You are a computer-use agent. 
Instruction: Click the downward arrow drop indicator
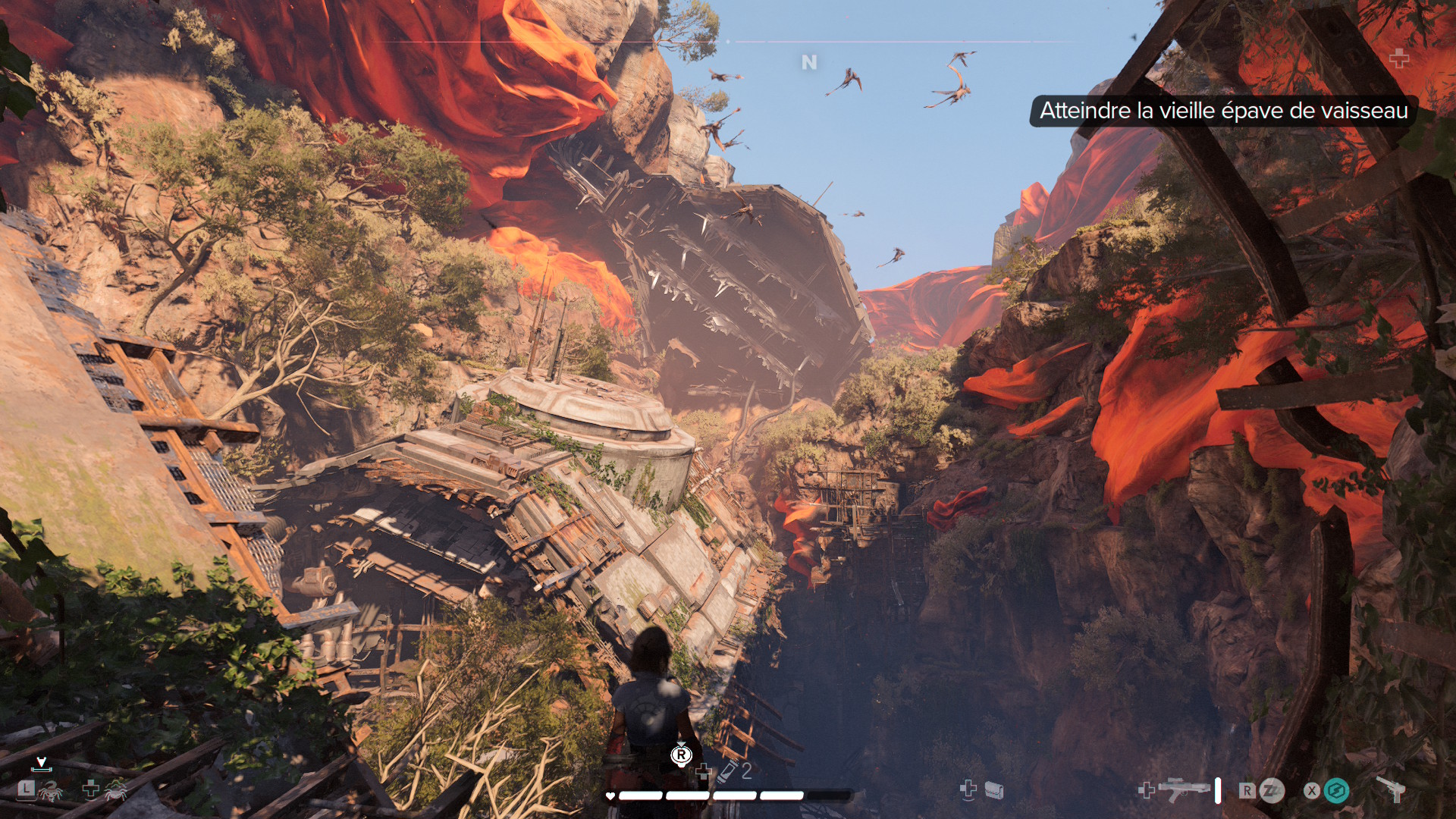[x=42, y=763]
